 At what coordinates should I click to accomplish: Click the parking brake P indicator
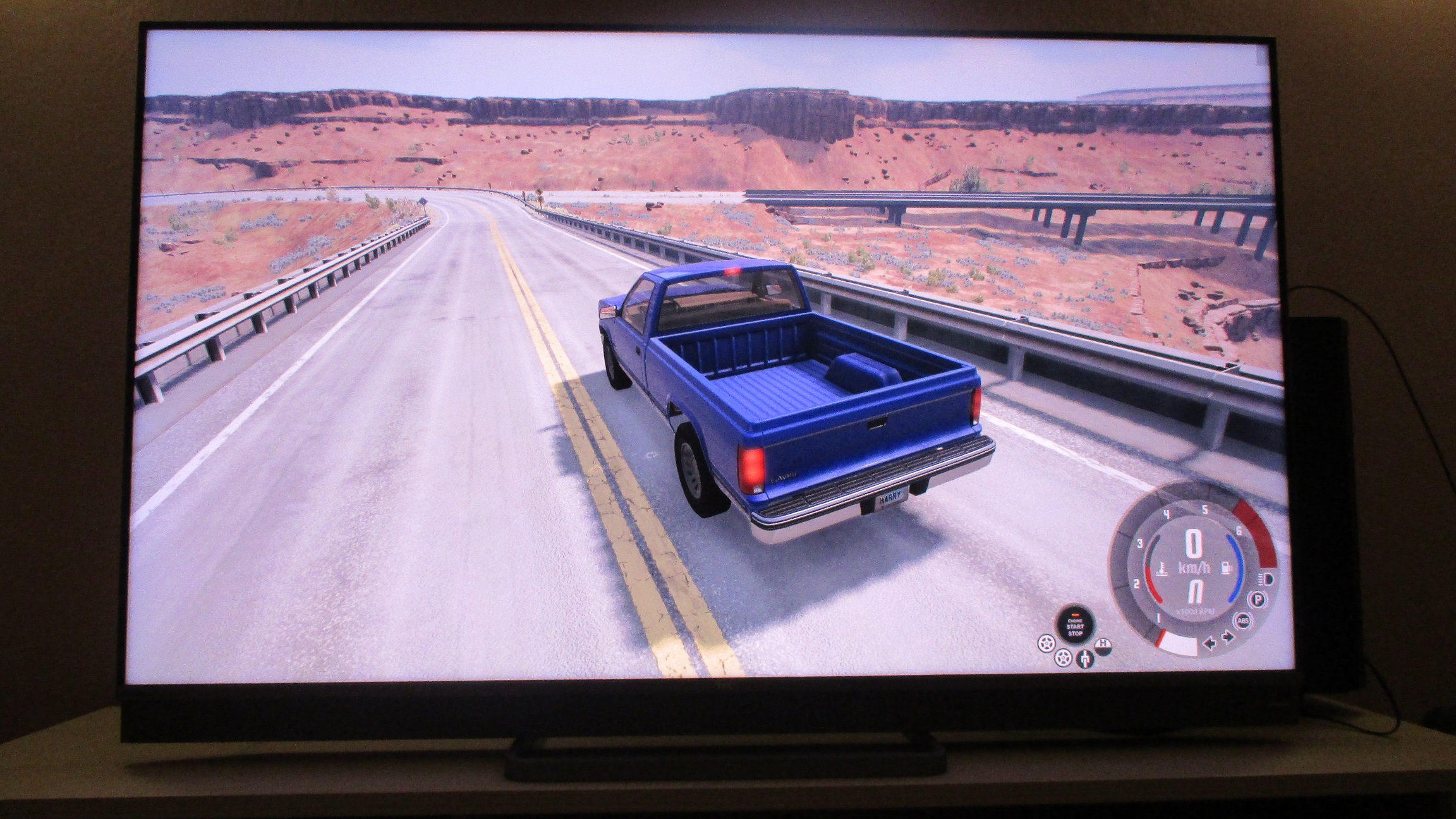tap(1258, 600)
